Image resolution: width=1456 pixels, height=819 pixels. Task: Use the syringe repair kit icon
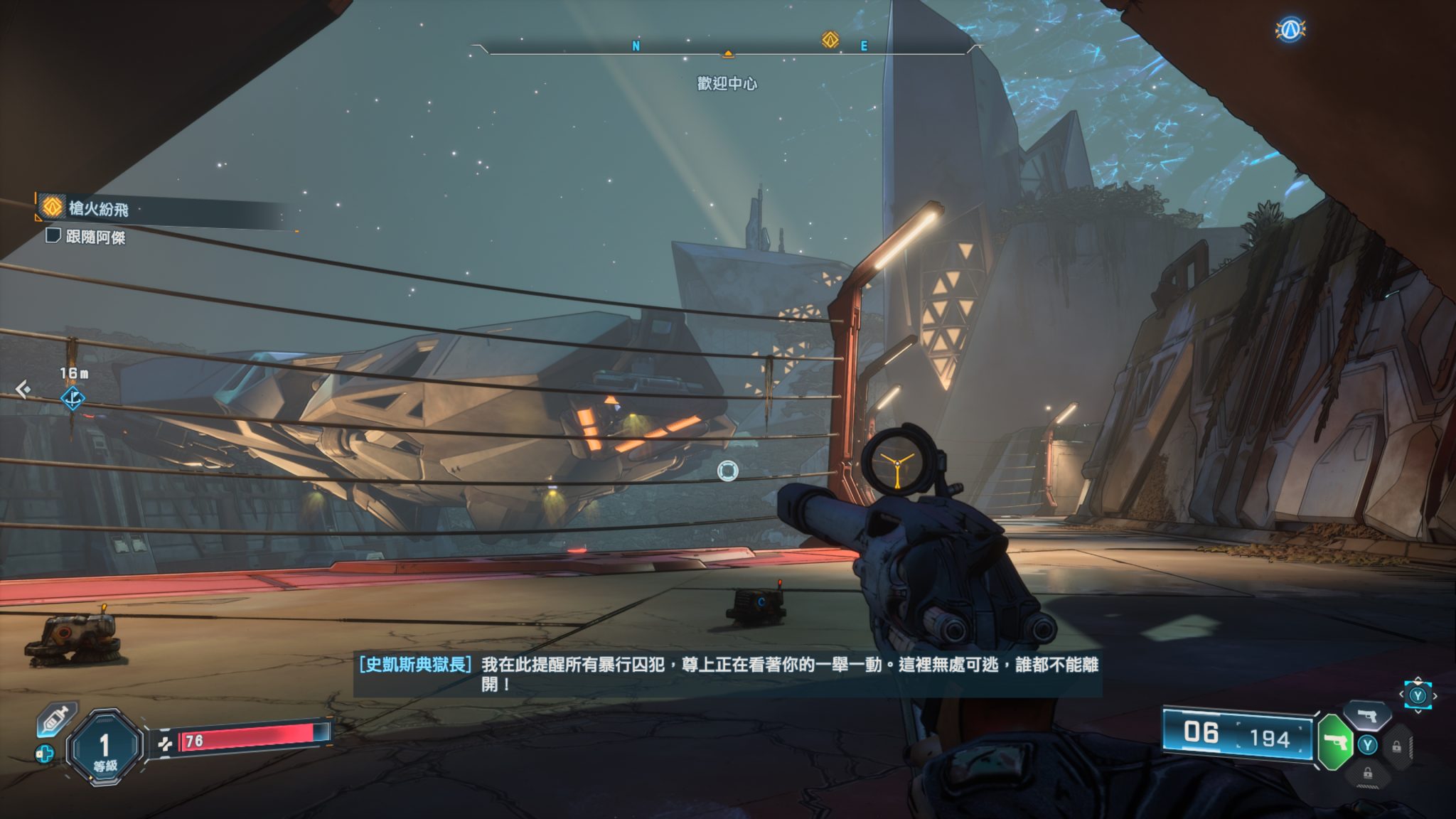click(x=55, y=720)
